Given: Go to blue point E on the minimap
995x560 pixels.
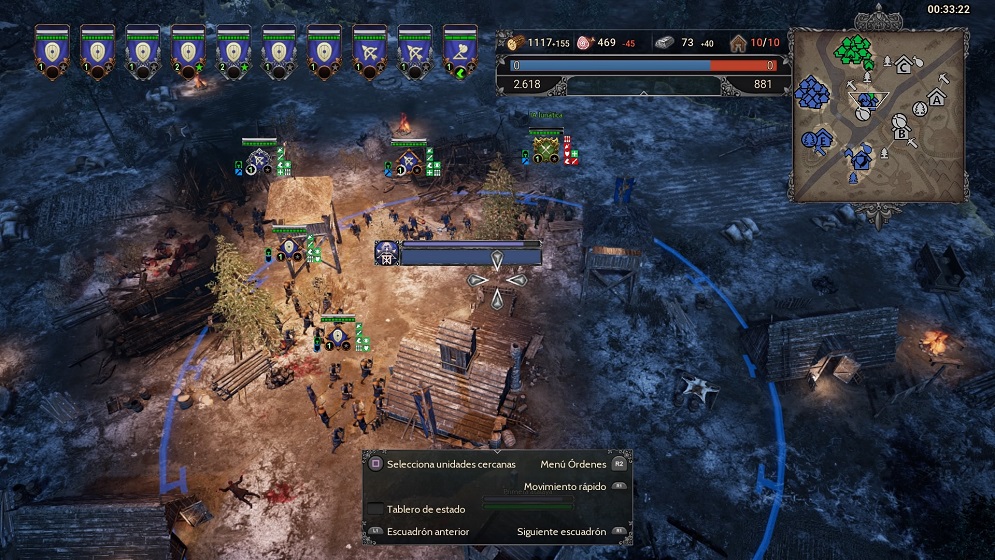Looking at the screenshot, I should coord(820,140).
